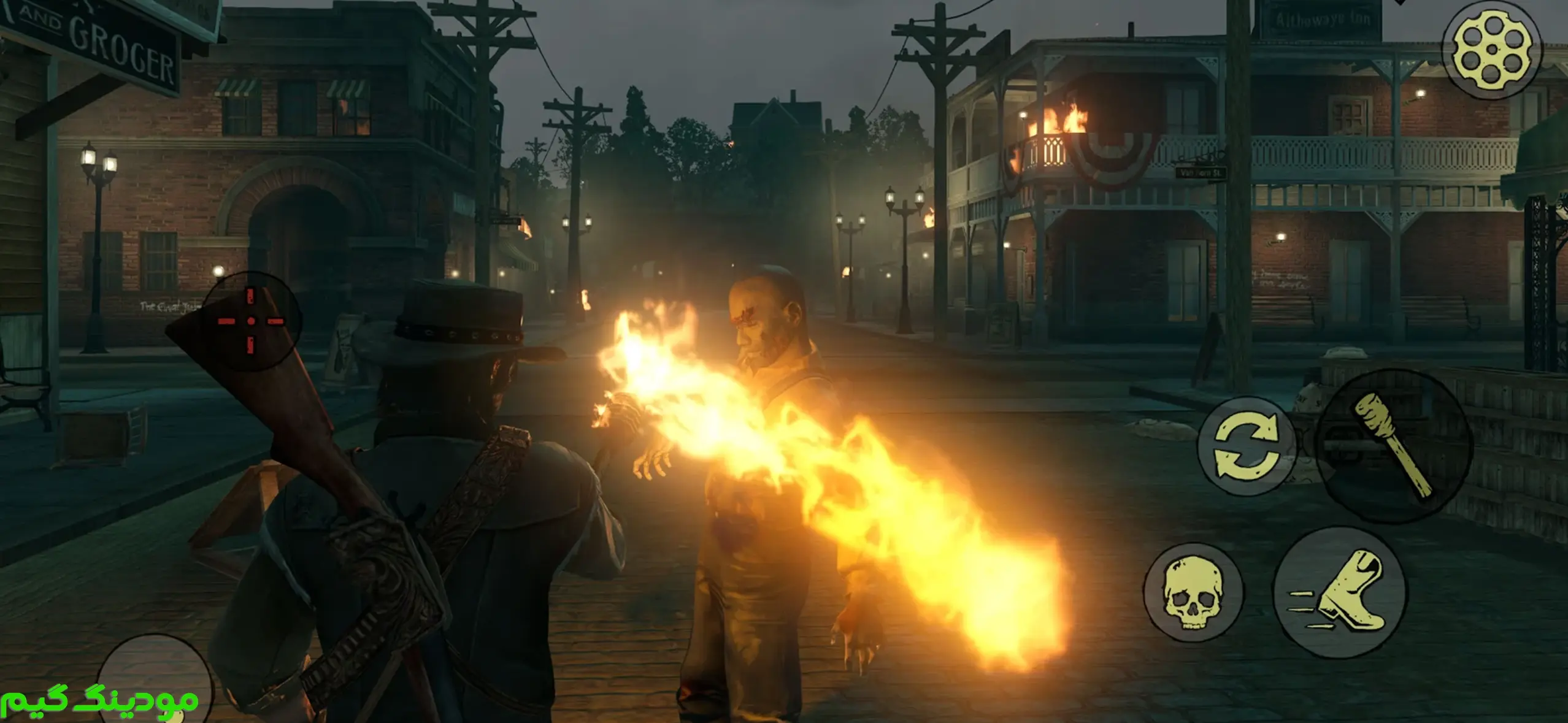Activate the skull Dead Eye button

tap(1193, 592)
